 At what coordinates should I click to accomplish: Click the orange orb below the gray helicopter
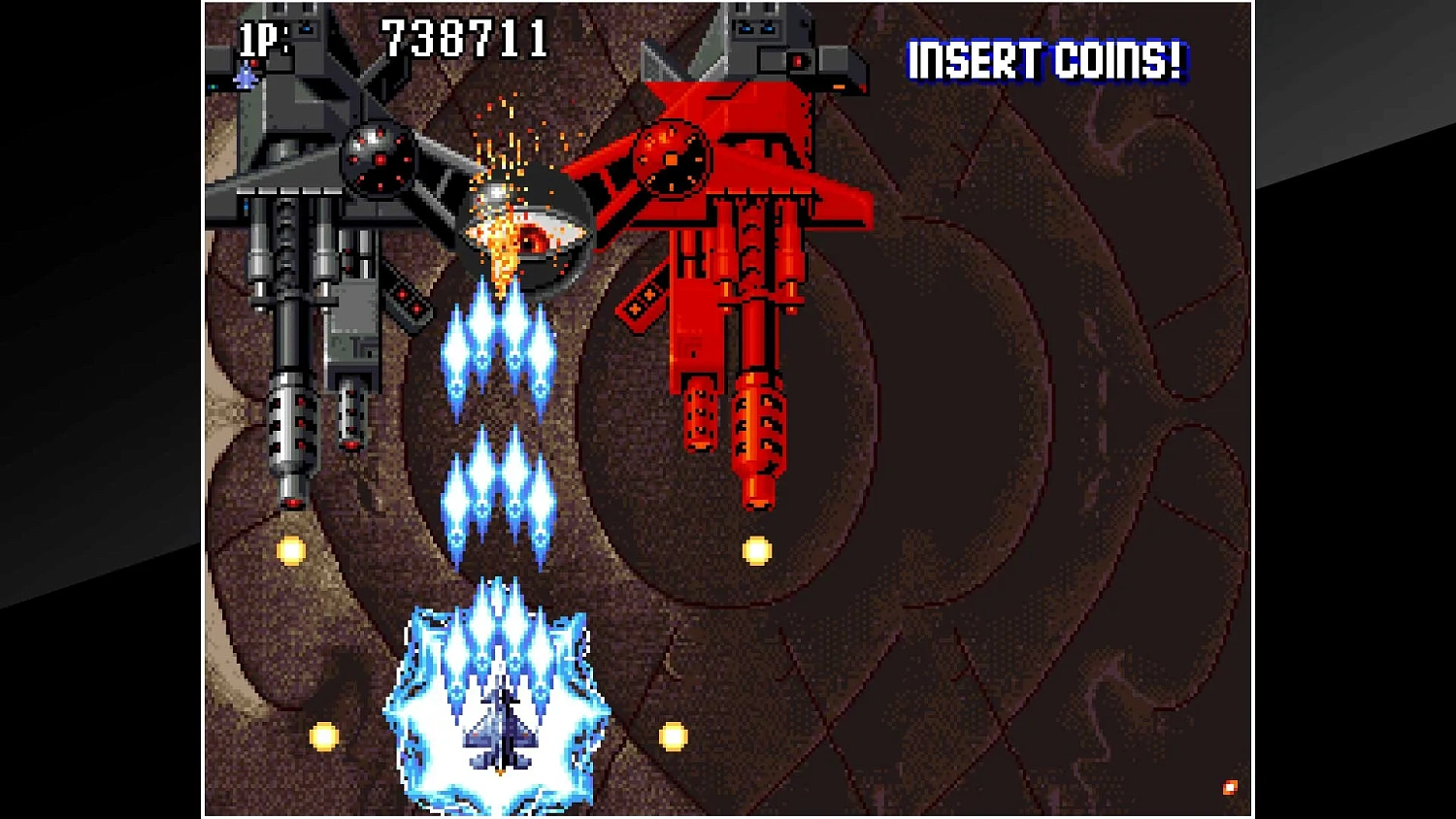(x=291, y=550)
